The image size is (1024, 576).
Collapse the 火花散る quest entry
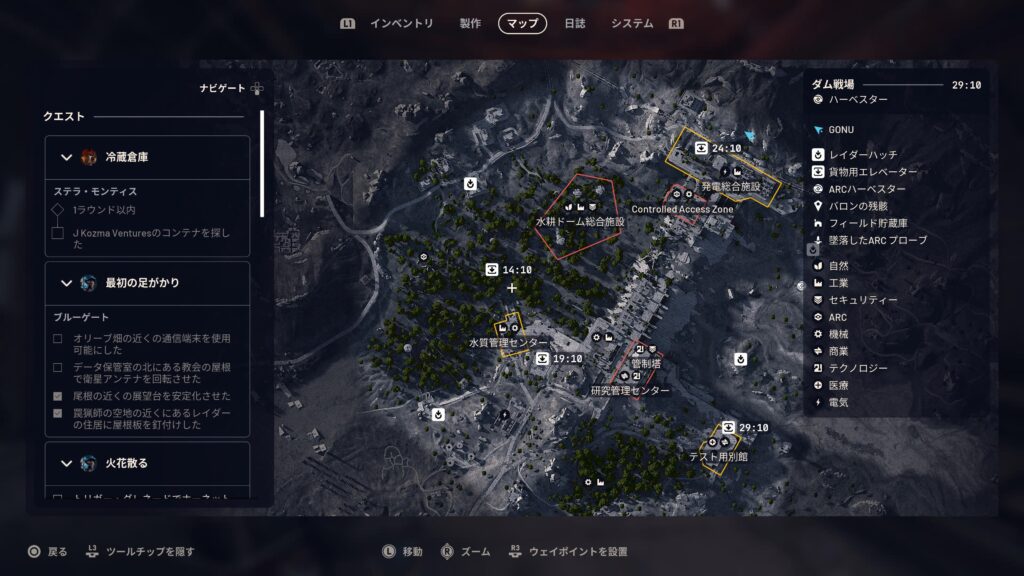[x=67, y=463]
